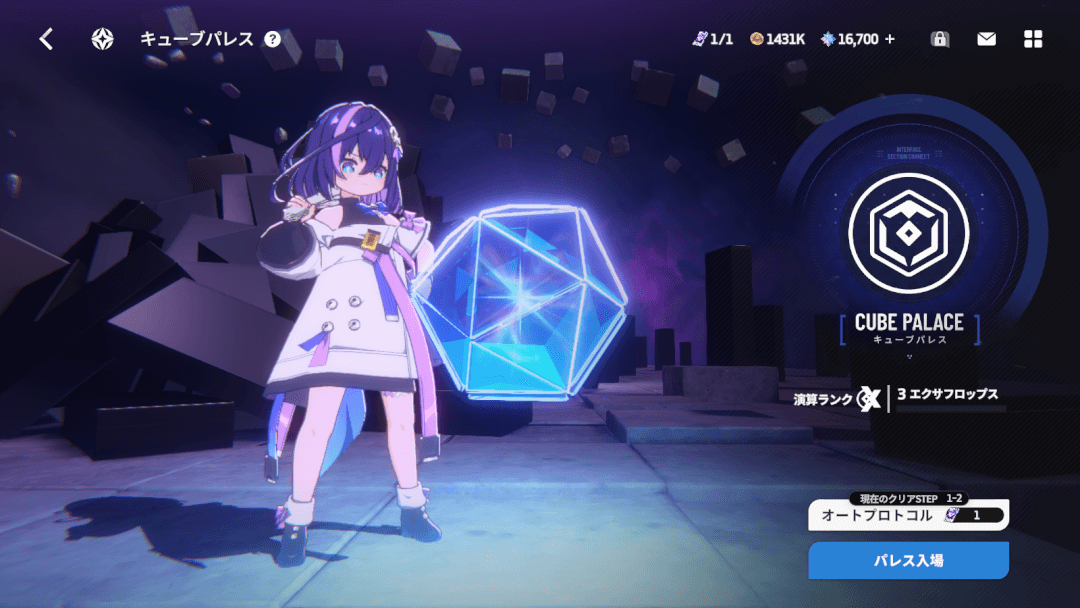Add more crystals with the plus button
The image size is (1080, 608).
[x=890, y=39]
